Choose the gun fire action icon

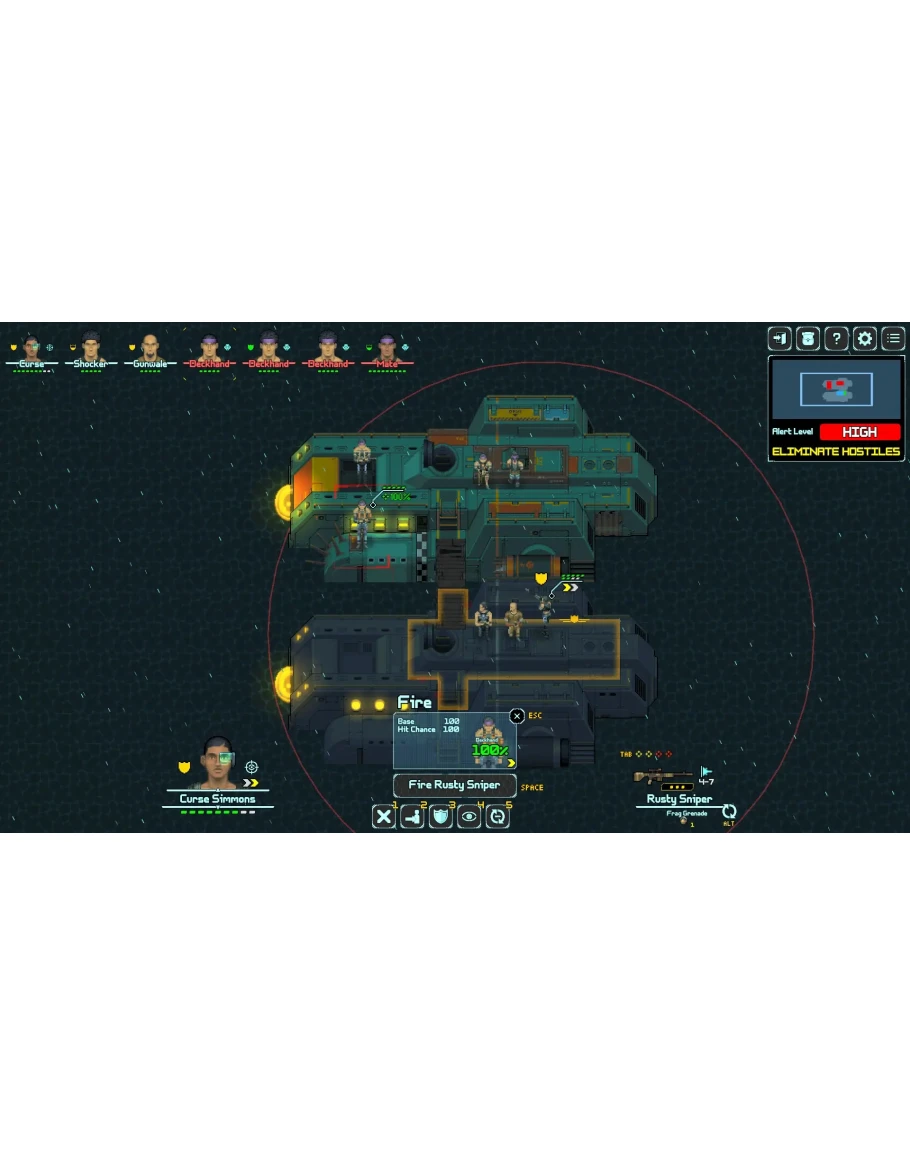point(412,816)
